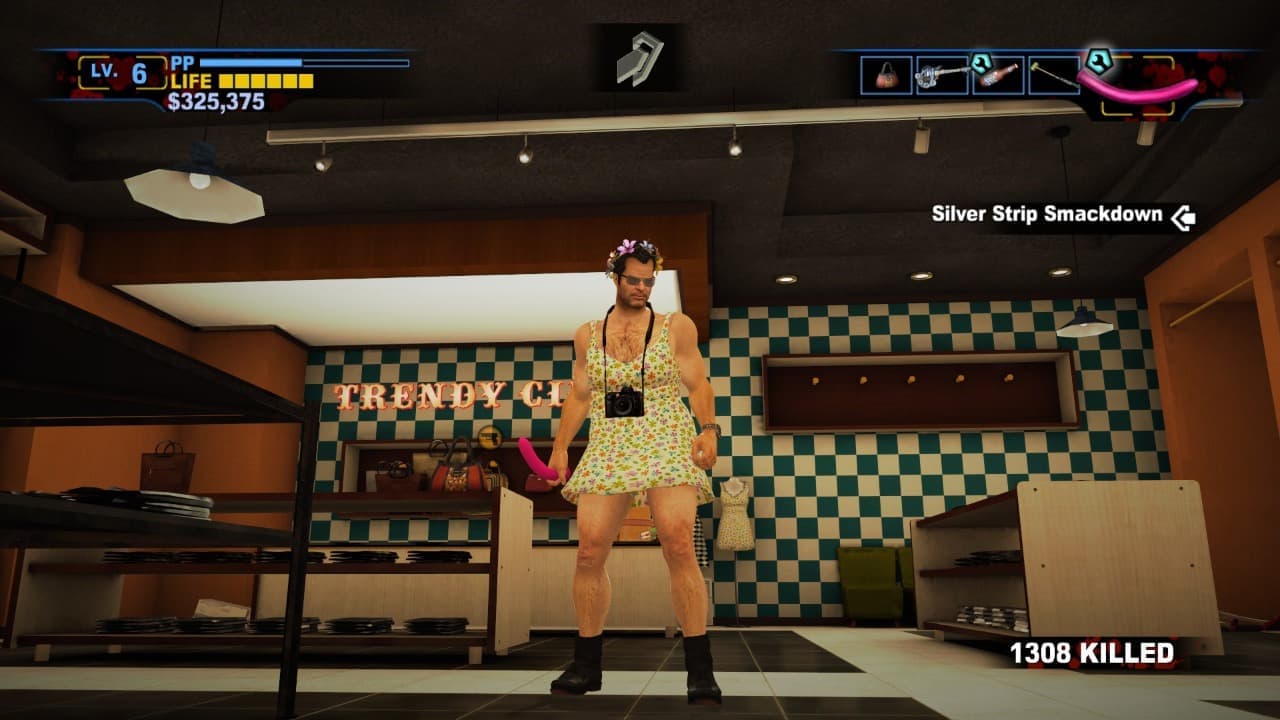Select the handbag inventory slot
The height and width of the screenshot is (720, 1280).
coord(886,75)
